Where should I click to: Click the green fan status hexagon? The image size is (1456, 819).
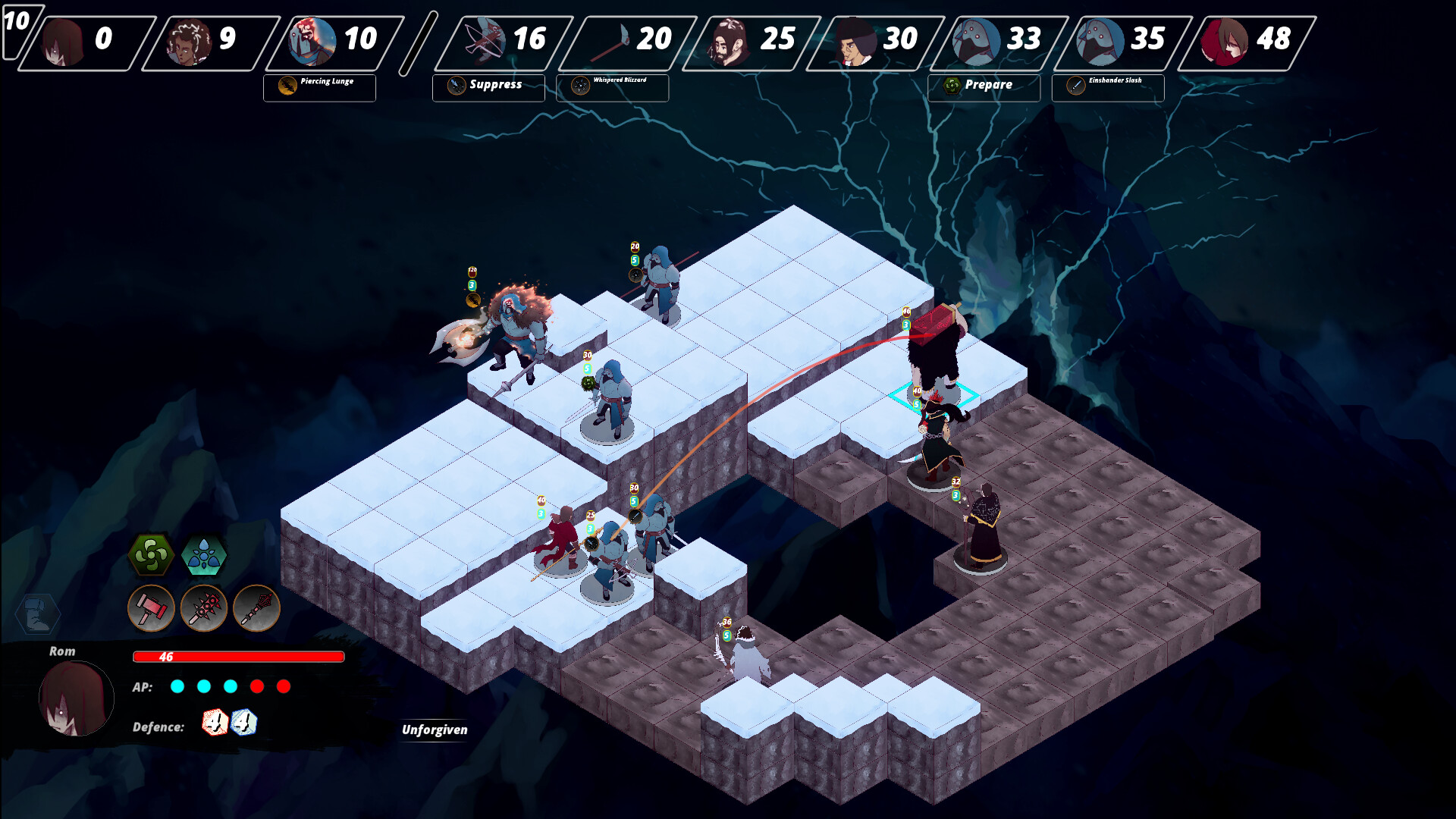(x=151, y=556)
